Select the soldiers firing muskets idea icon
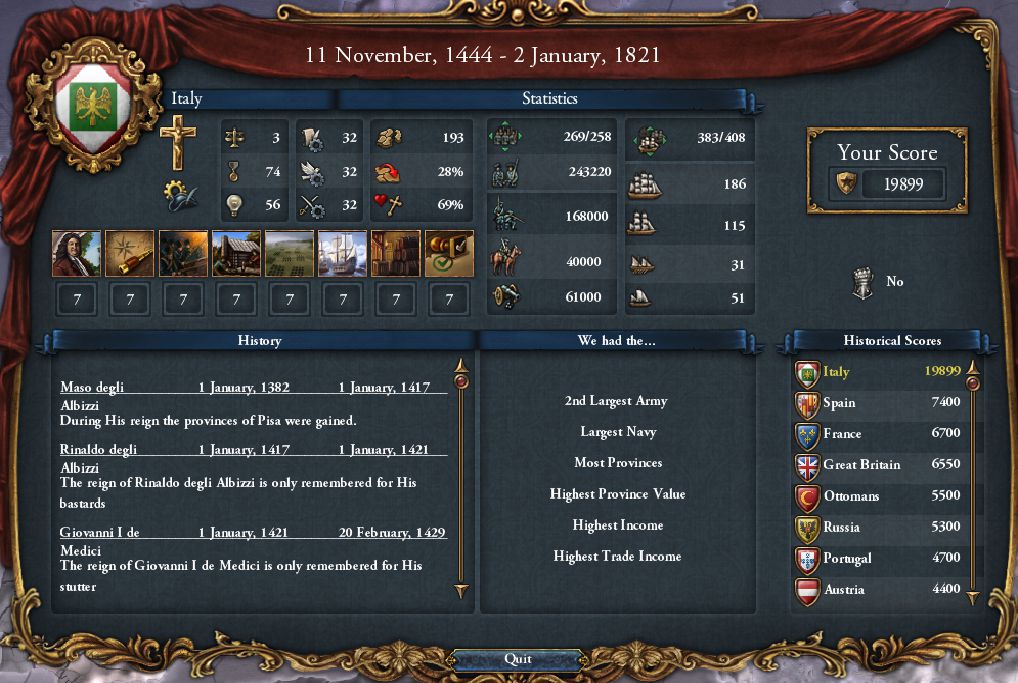The image size is (1018, 683). [183, 254]
